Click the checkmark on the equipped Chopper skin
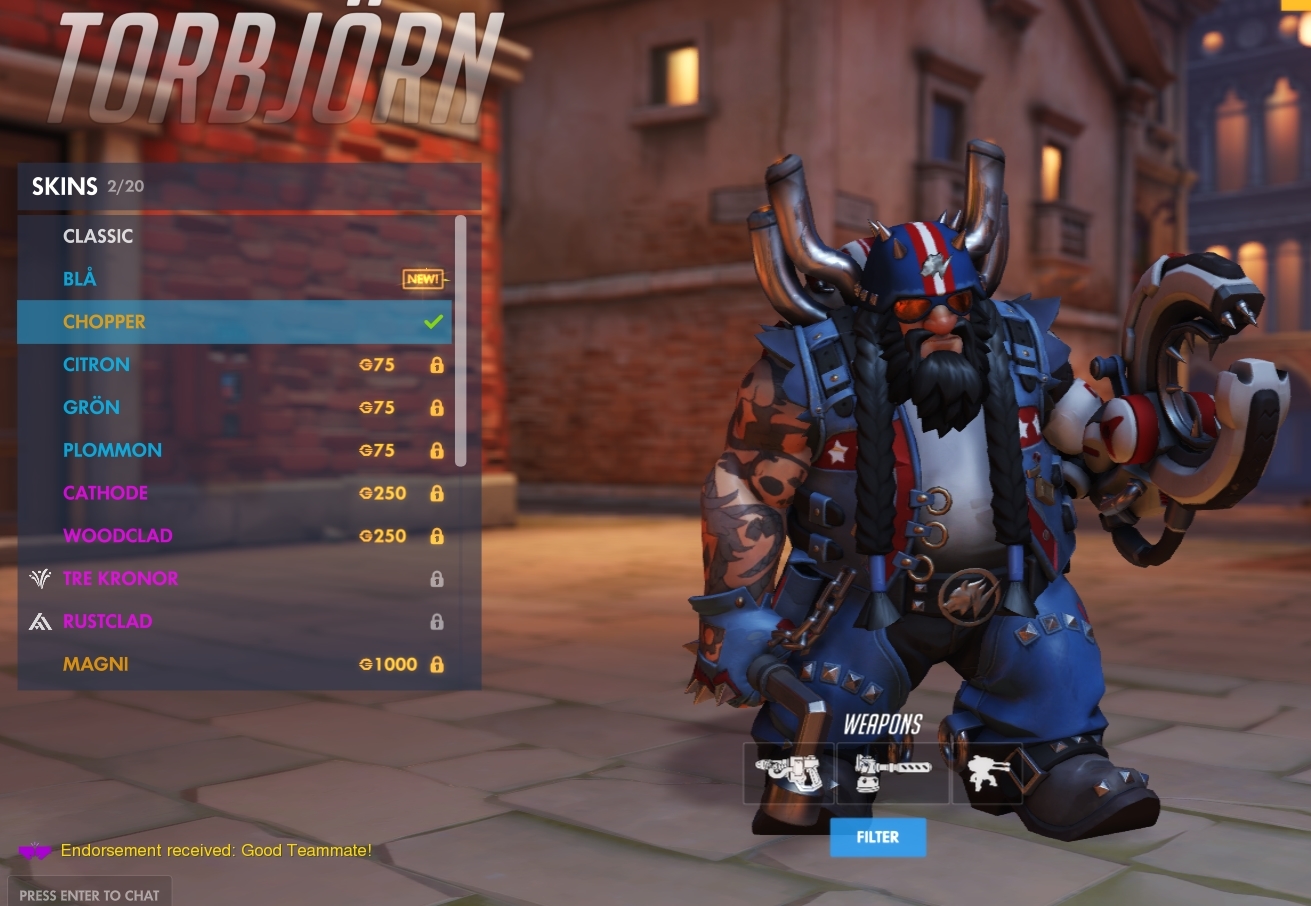 tap(432, 321)
